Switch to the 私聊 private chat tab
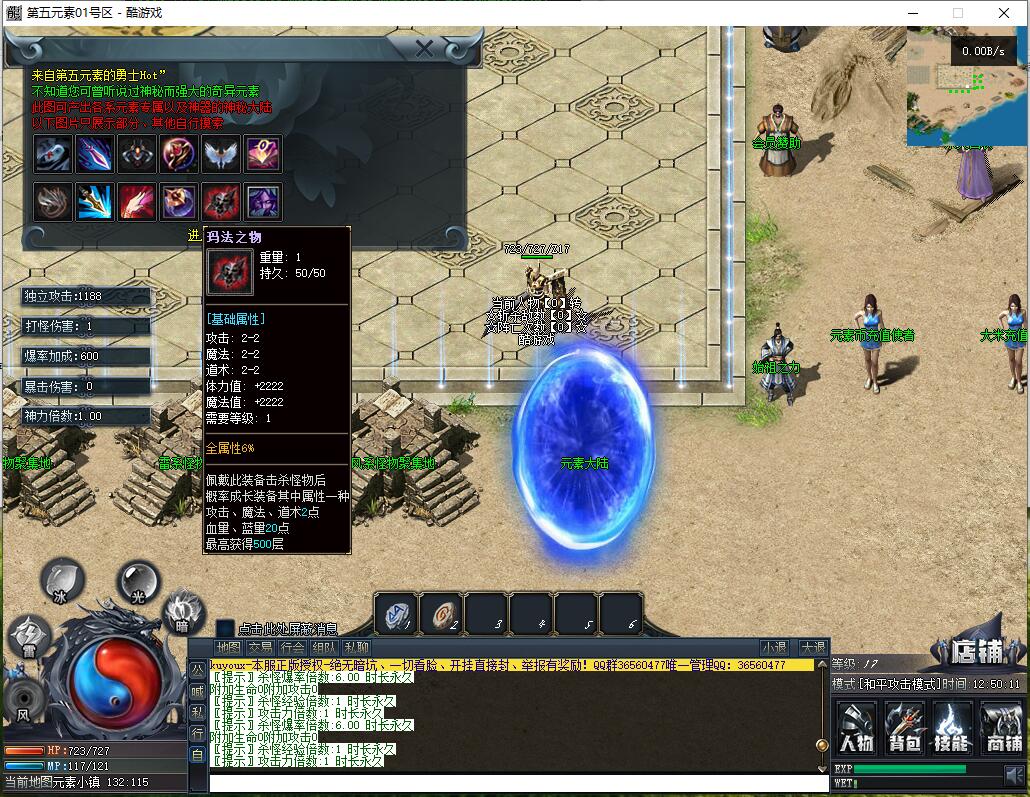 (356, 648)
